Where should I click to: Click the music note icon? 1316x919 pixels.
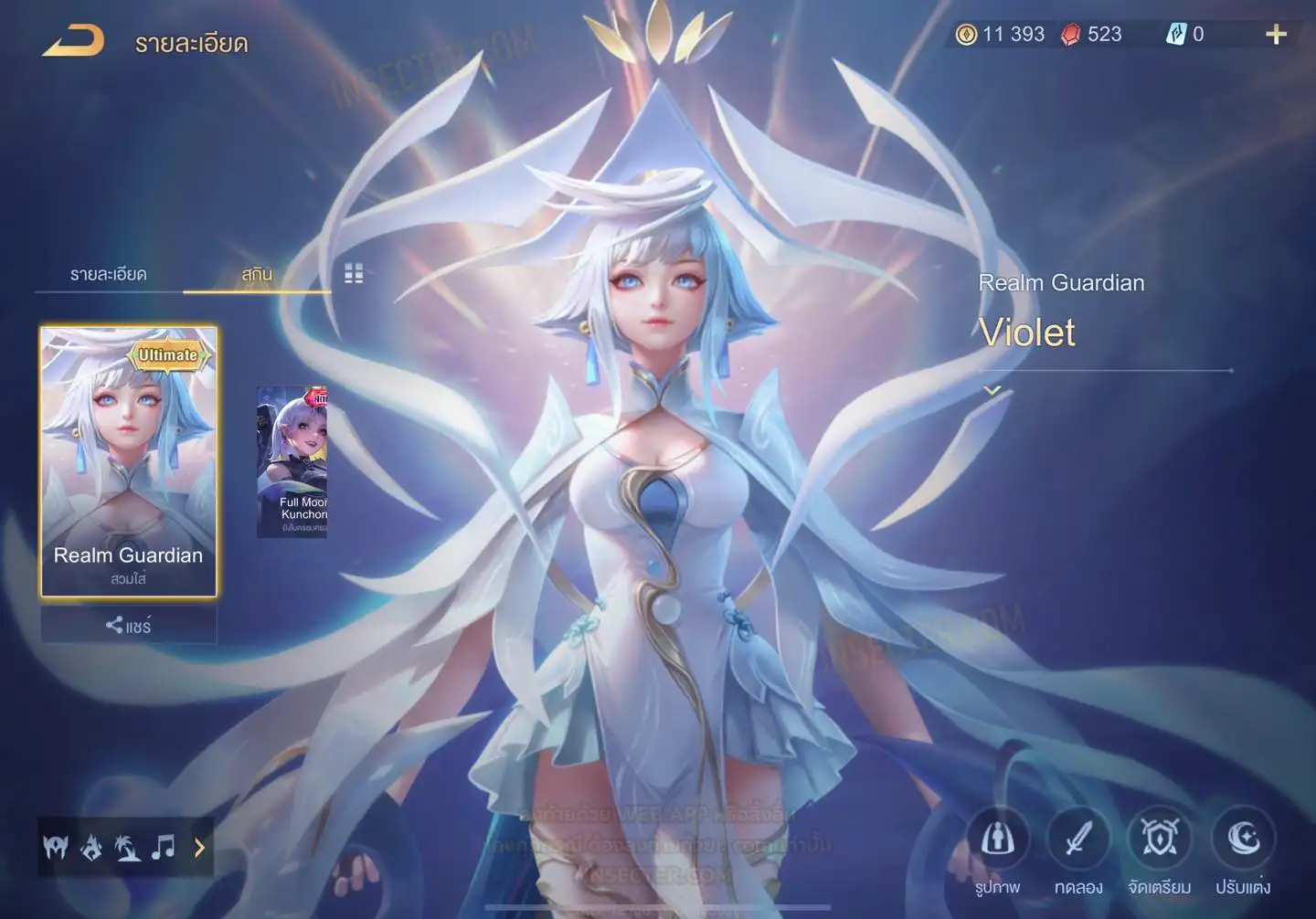[x=164, y=848]
